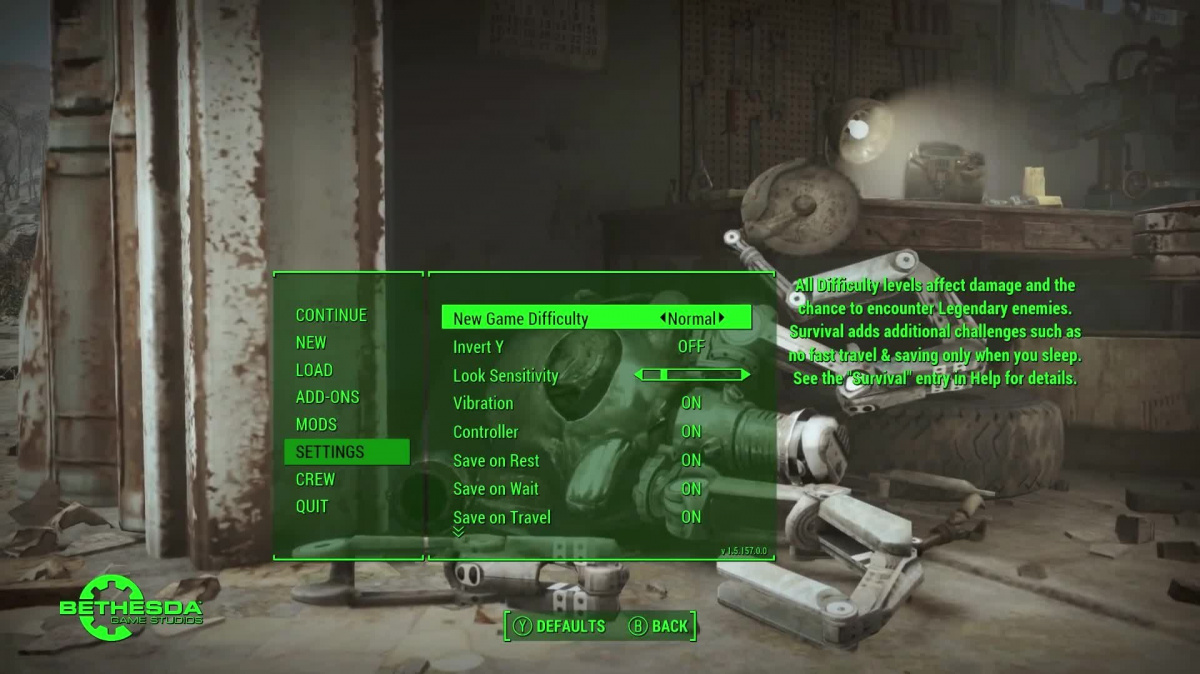Toggle the Controller setting

coord(691,432)
